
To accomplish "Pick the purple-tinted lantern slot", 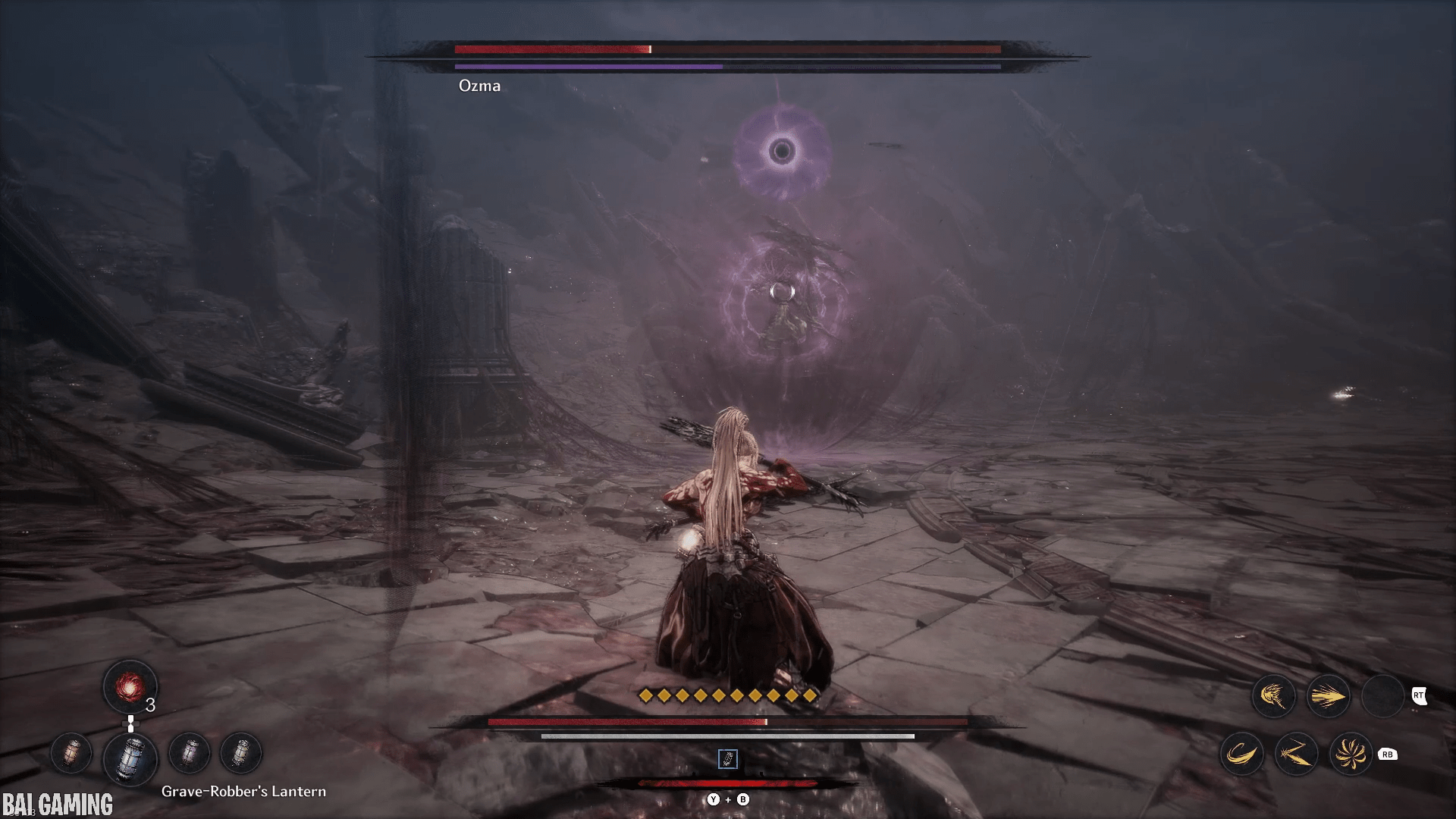I will [189, 753].
